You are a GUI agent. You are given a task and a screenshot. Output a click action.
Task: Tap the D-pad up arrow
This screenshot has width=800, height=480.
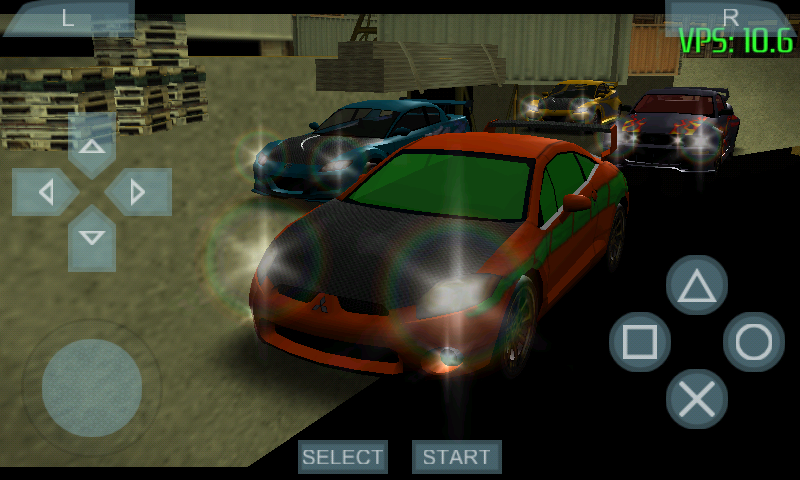(x=92, y=147)
